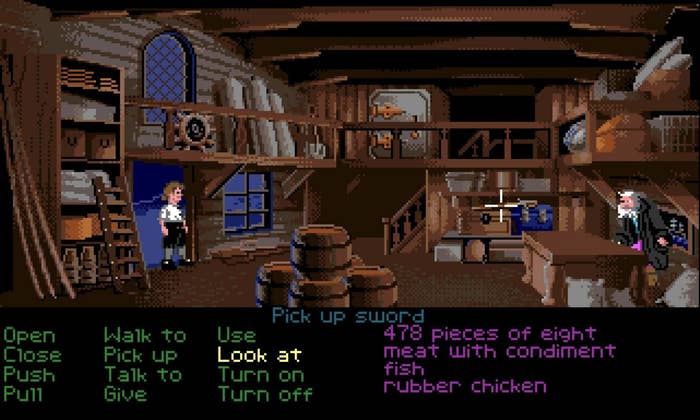Screen dimensions: 700x420
Task: Select the Open verb
Action: pyautogui.click(x=29, y=337)
